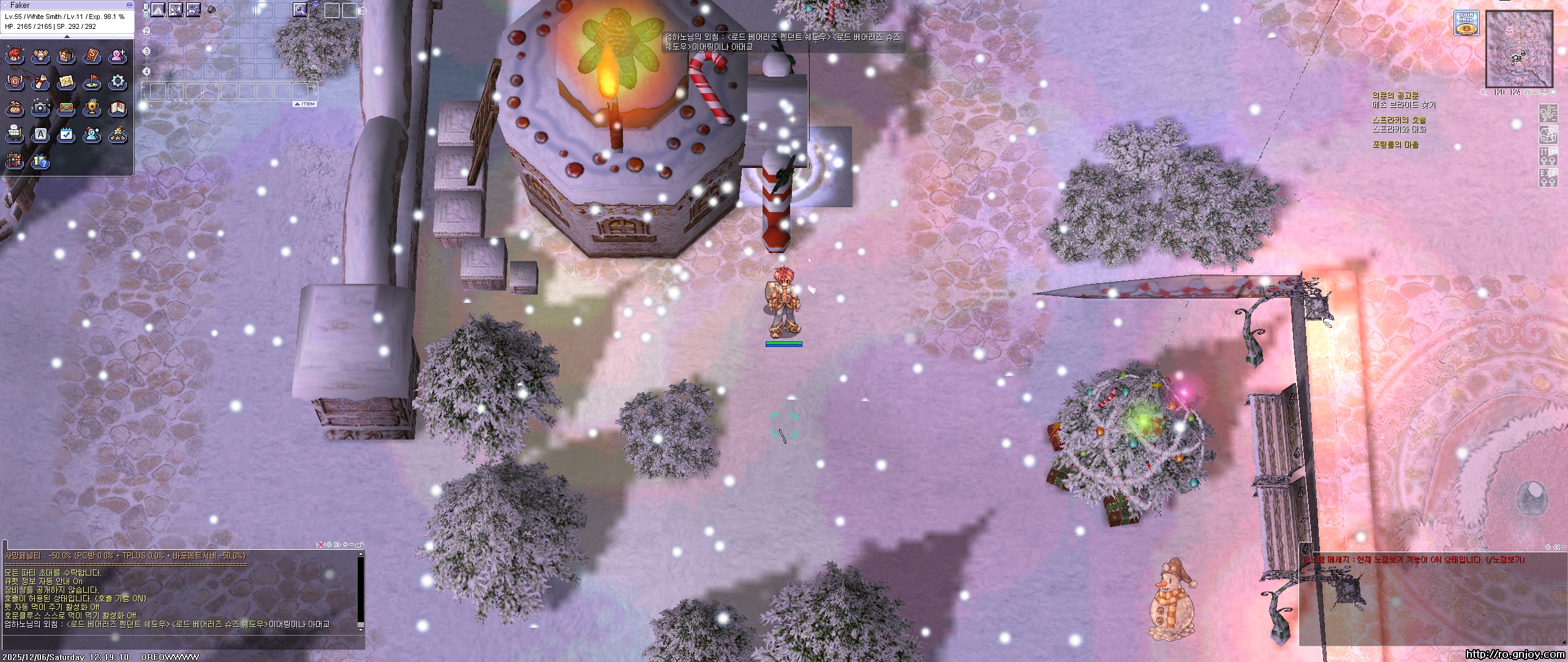Open the screenshot camera icon
The width and height of the screenshot is (1568, 662).
40,108
